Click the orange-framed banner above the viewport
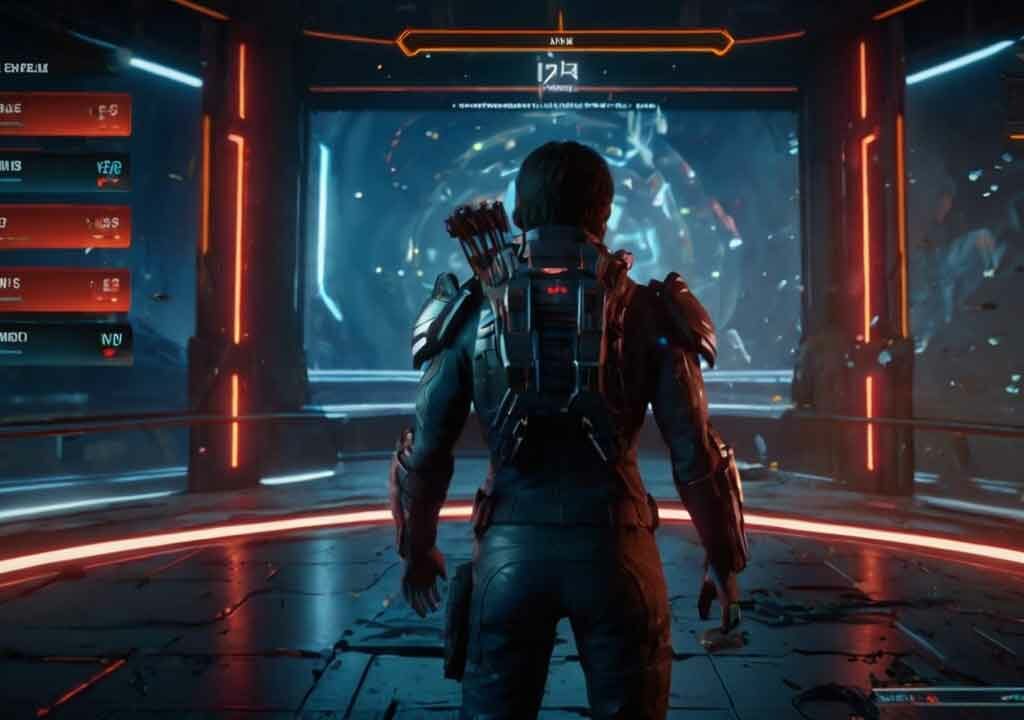 565,42
